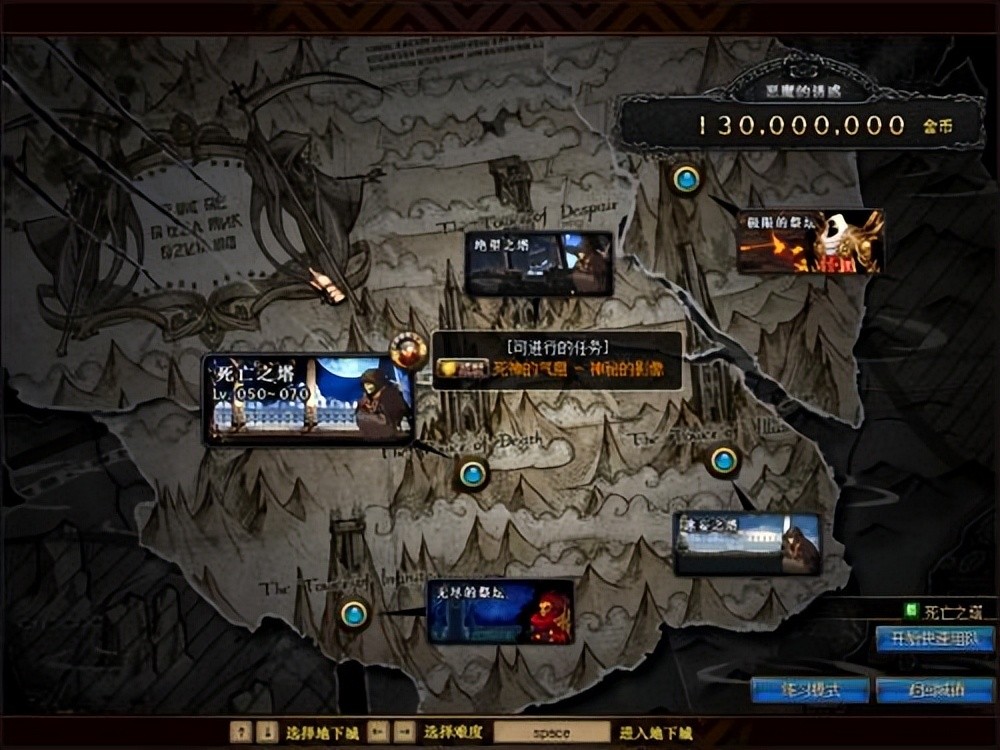
Task: Select the 死亡之塔 Lv.50~70 dungeon card
Action: pyautogui.click(x=308, y=400)
